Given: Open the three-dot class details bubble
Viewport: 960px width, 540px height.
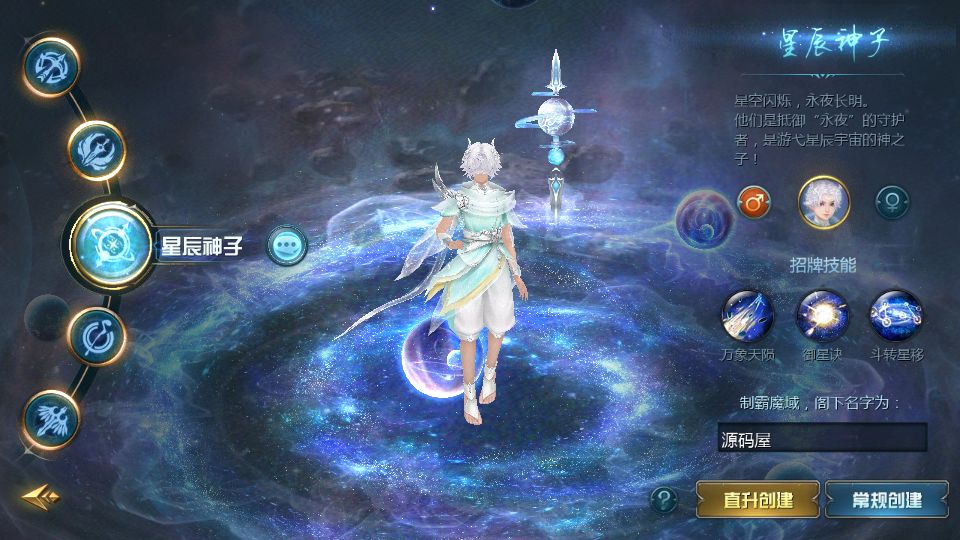Looking at the screenshot, I should 287,245.
